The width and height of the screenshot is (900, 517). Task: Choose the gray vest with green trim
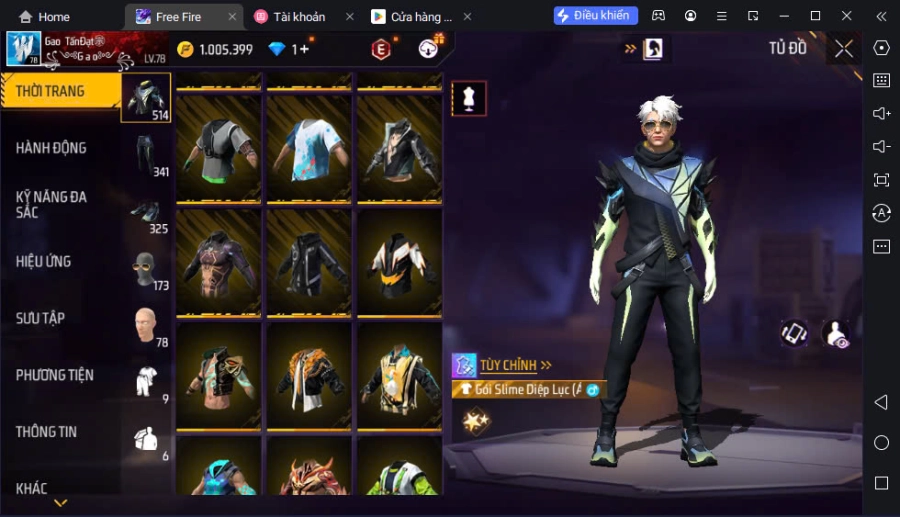218,149
